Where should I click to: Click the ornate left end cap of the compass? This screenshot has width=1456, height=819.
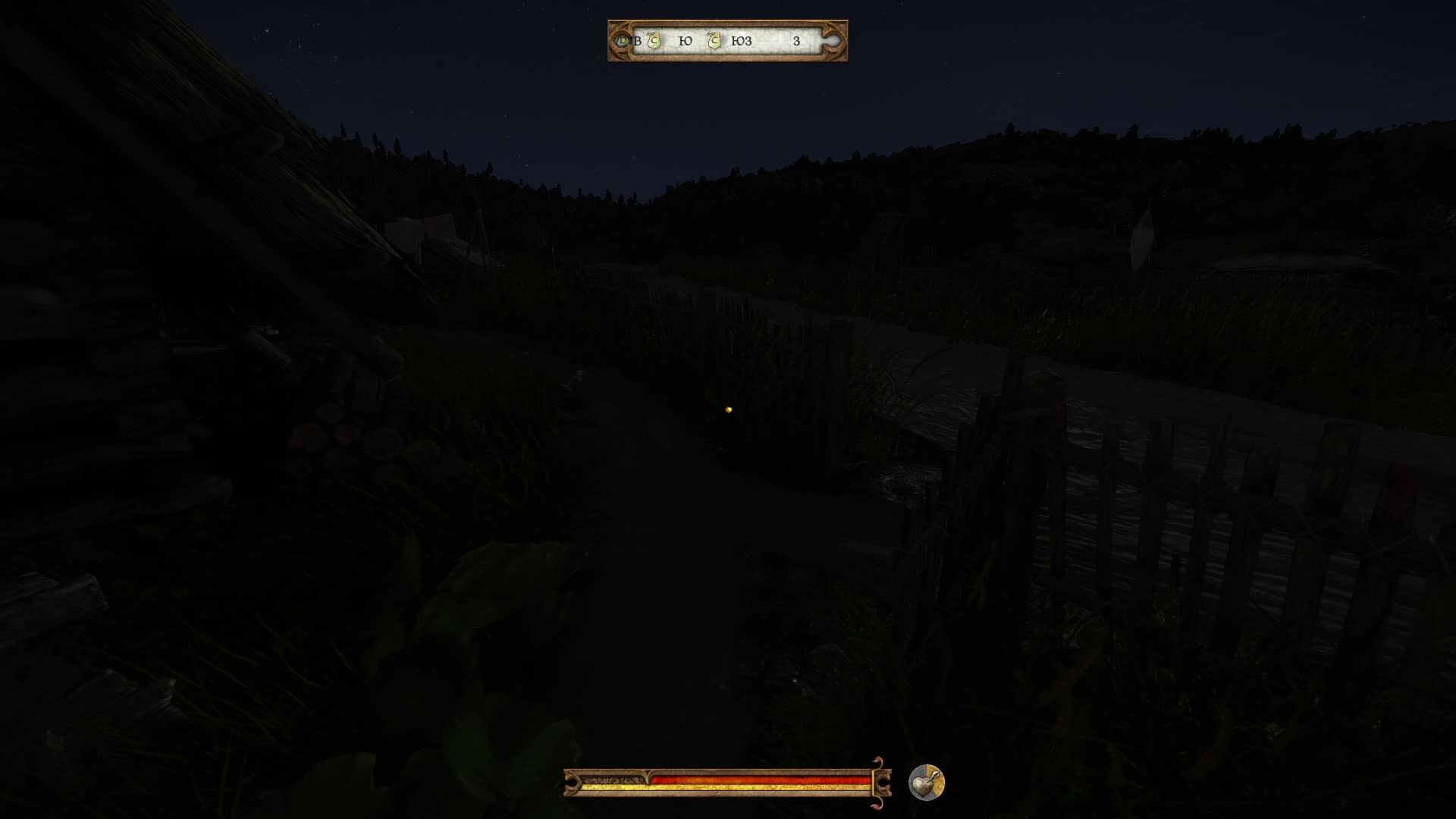tap(618, 41)
